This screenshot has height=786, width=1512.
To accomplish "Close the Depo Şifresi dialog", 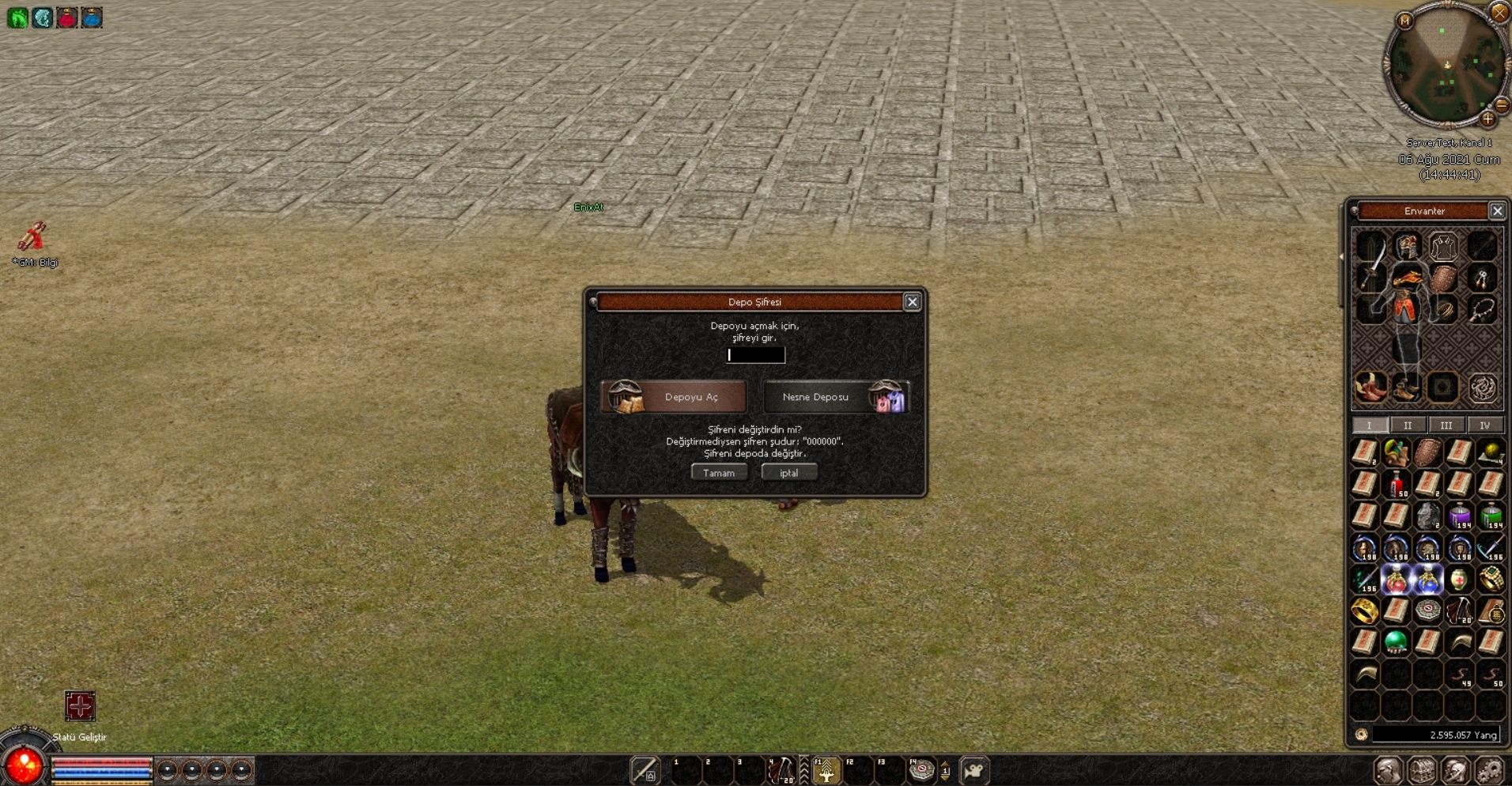I will tap(912, 302).
